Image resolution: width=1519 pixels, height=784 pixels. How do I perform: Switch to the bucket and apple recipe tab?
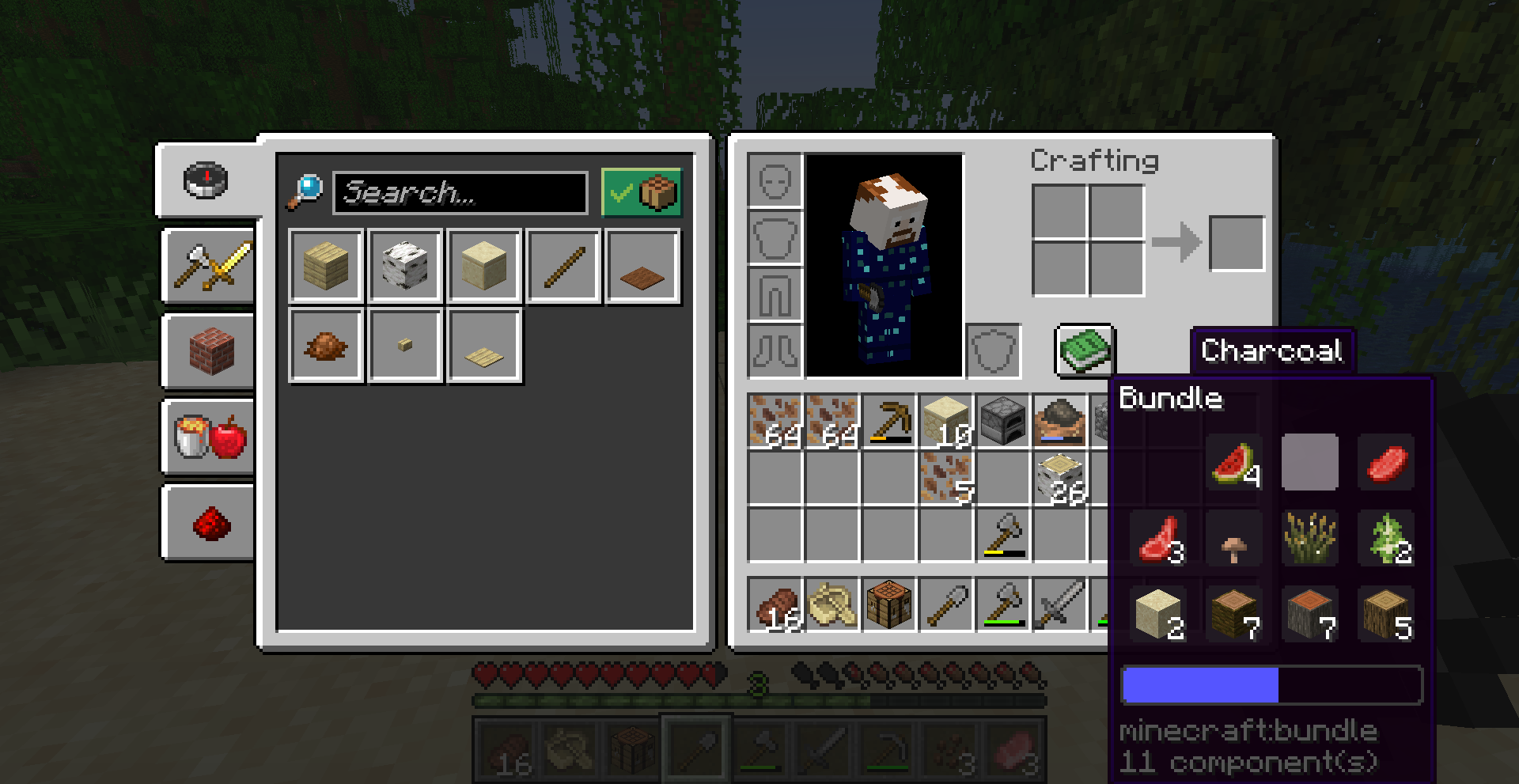[x=210, y=437]
